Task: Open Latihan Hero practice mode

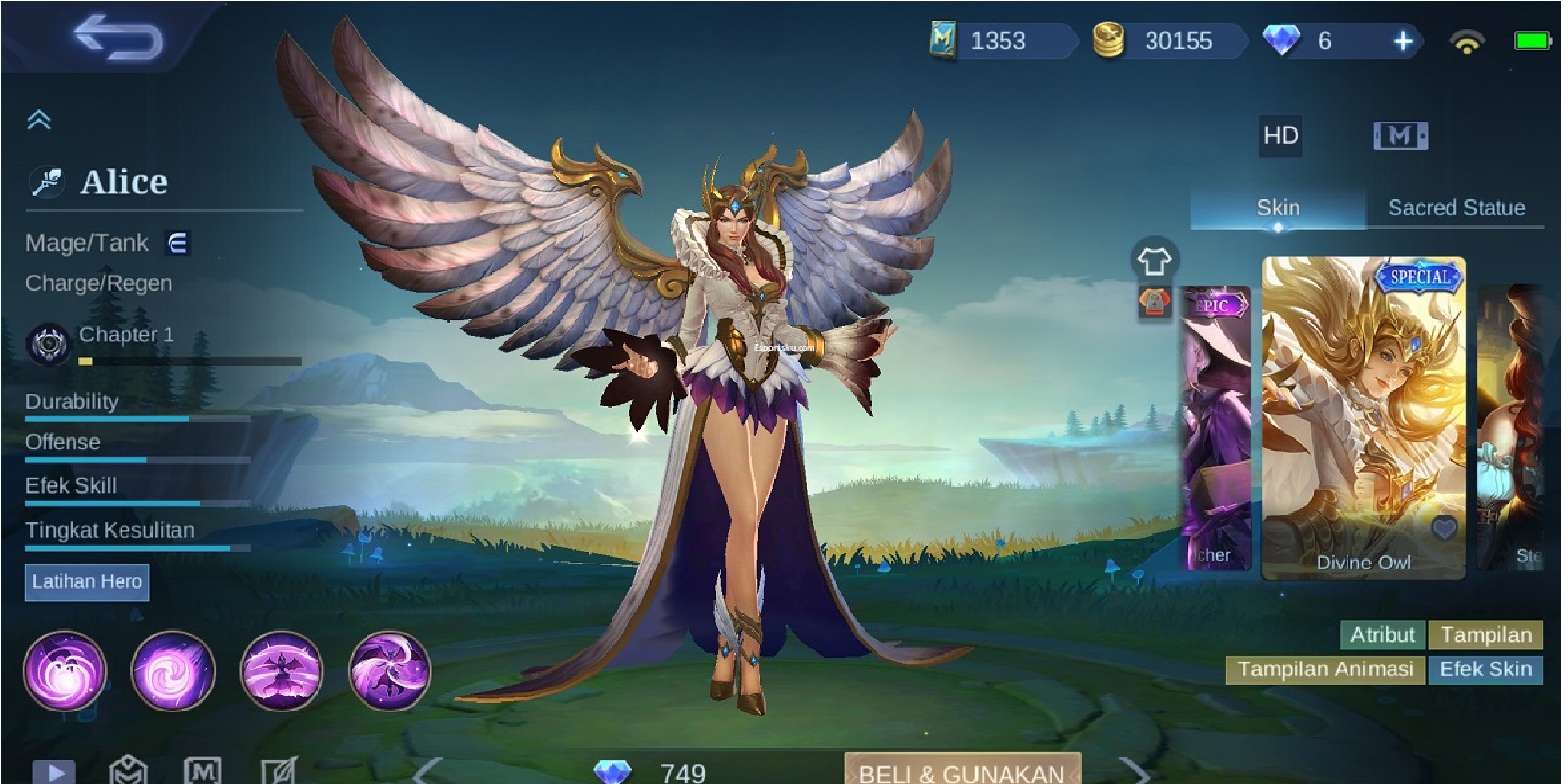Action: [87, 581]
